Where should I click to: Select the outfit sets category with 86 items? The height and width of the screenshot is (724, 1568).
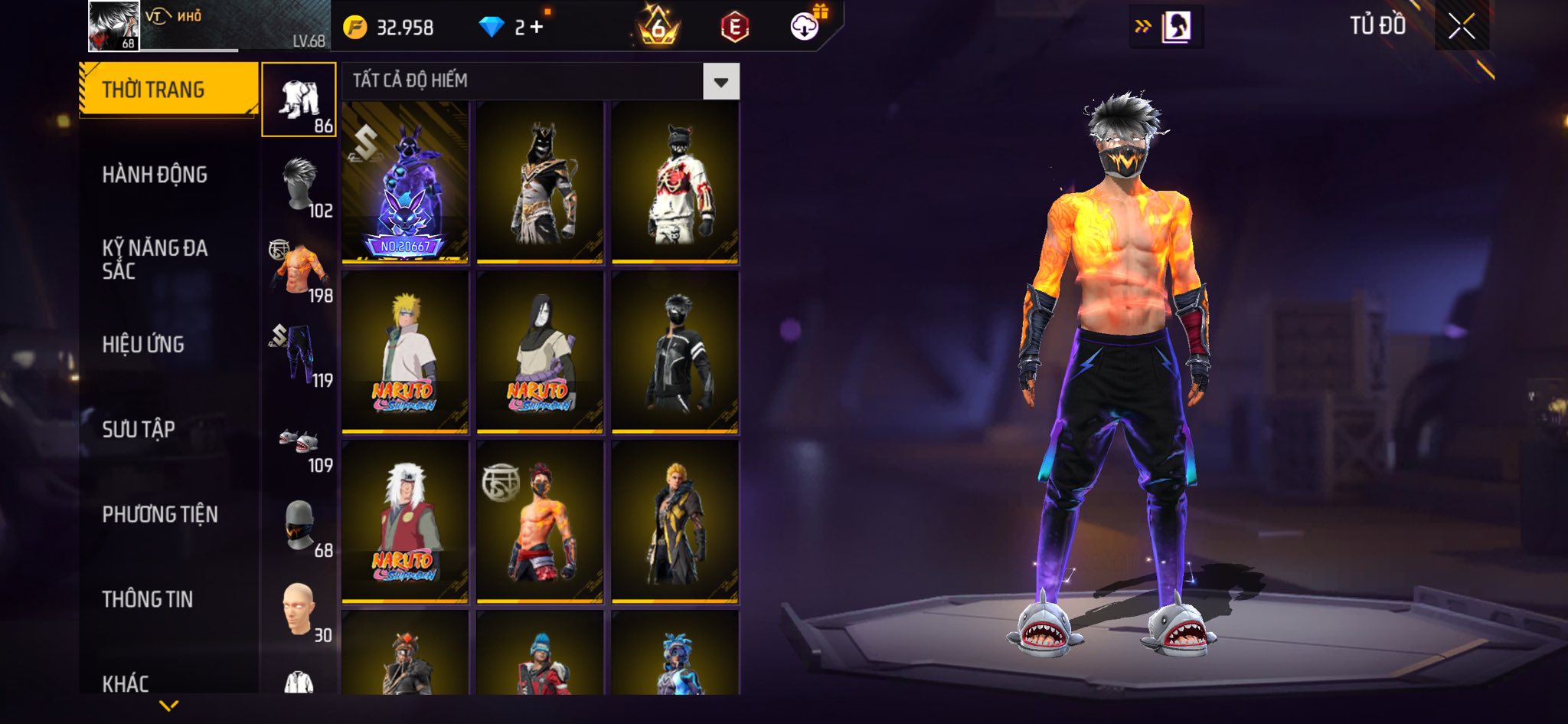(299, 100)
